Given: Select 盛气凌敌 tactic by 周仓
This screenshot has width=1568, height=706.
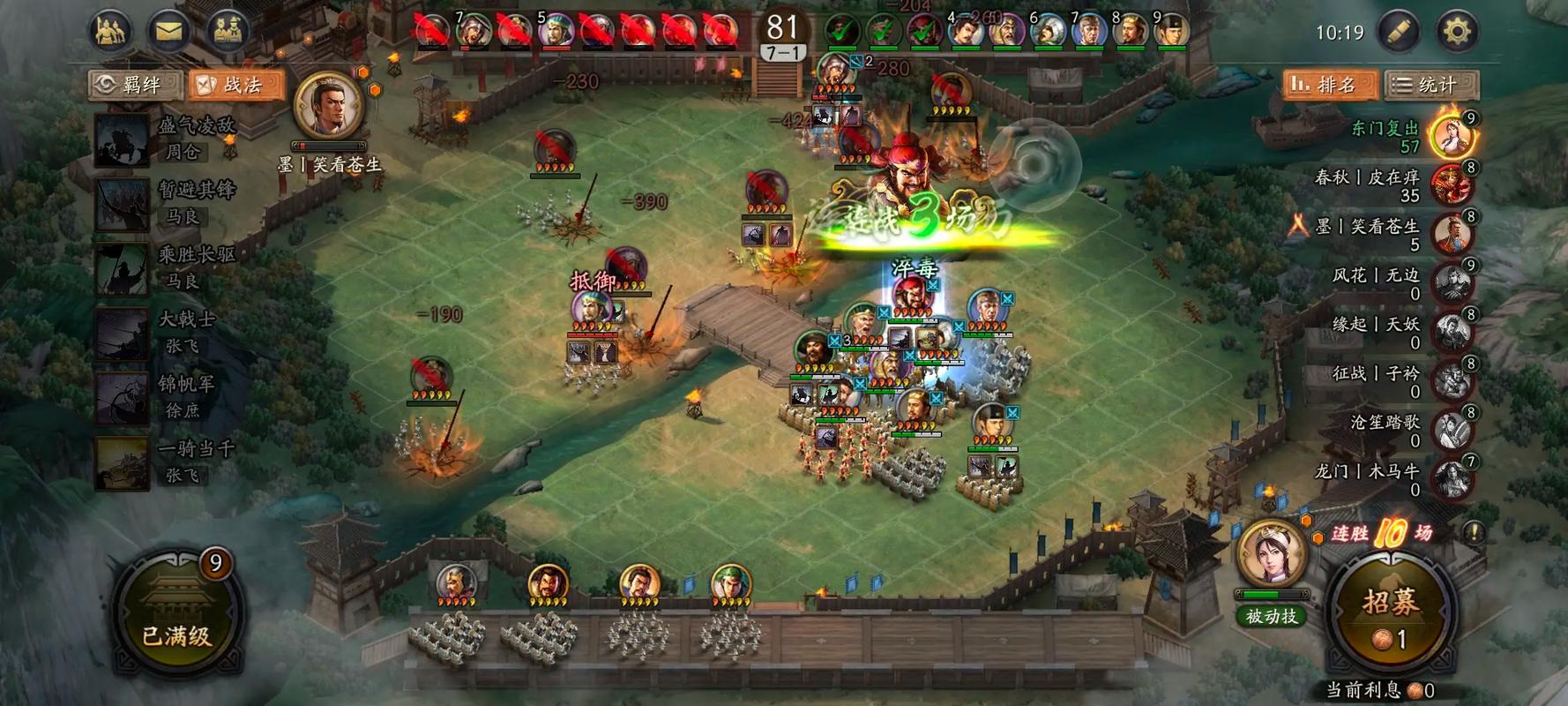Looking at the screenshot, I should pos(168,139).
